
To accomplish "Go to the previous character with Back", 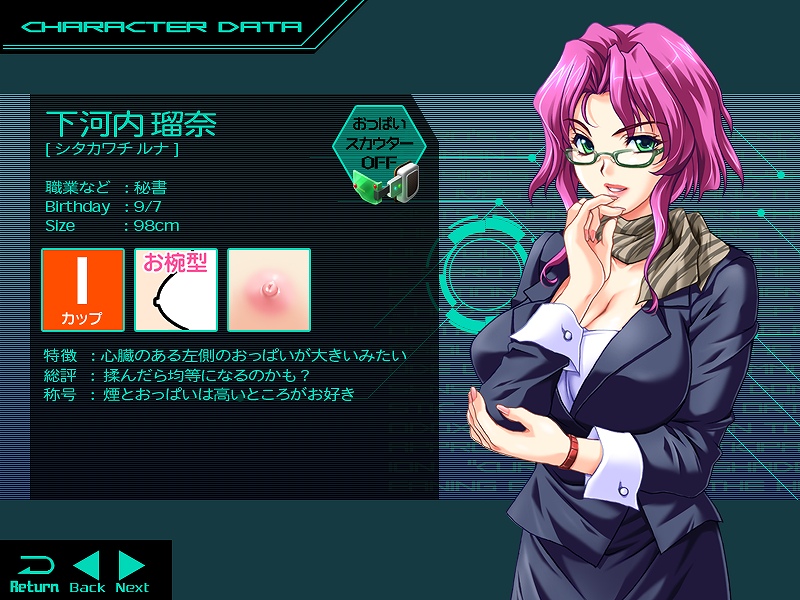I will pyautogui.click(x=87, y=572).
